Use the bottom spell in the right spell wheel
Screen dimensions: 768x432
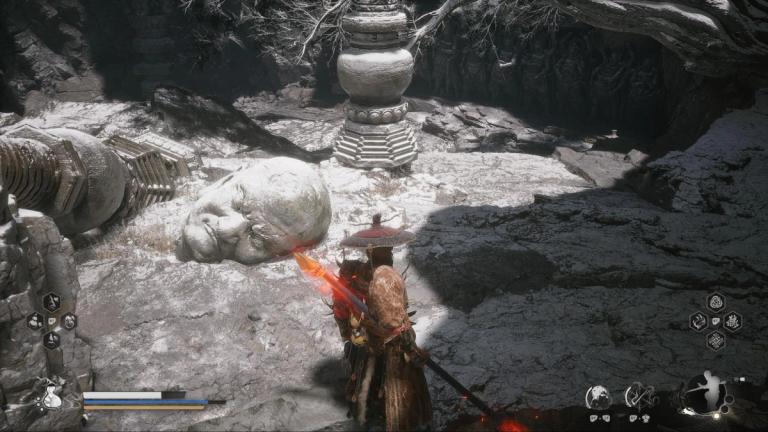click(x=716, y=340)
